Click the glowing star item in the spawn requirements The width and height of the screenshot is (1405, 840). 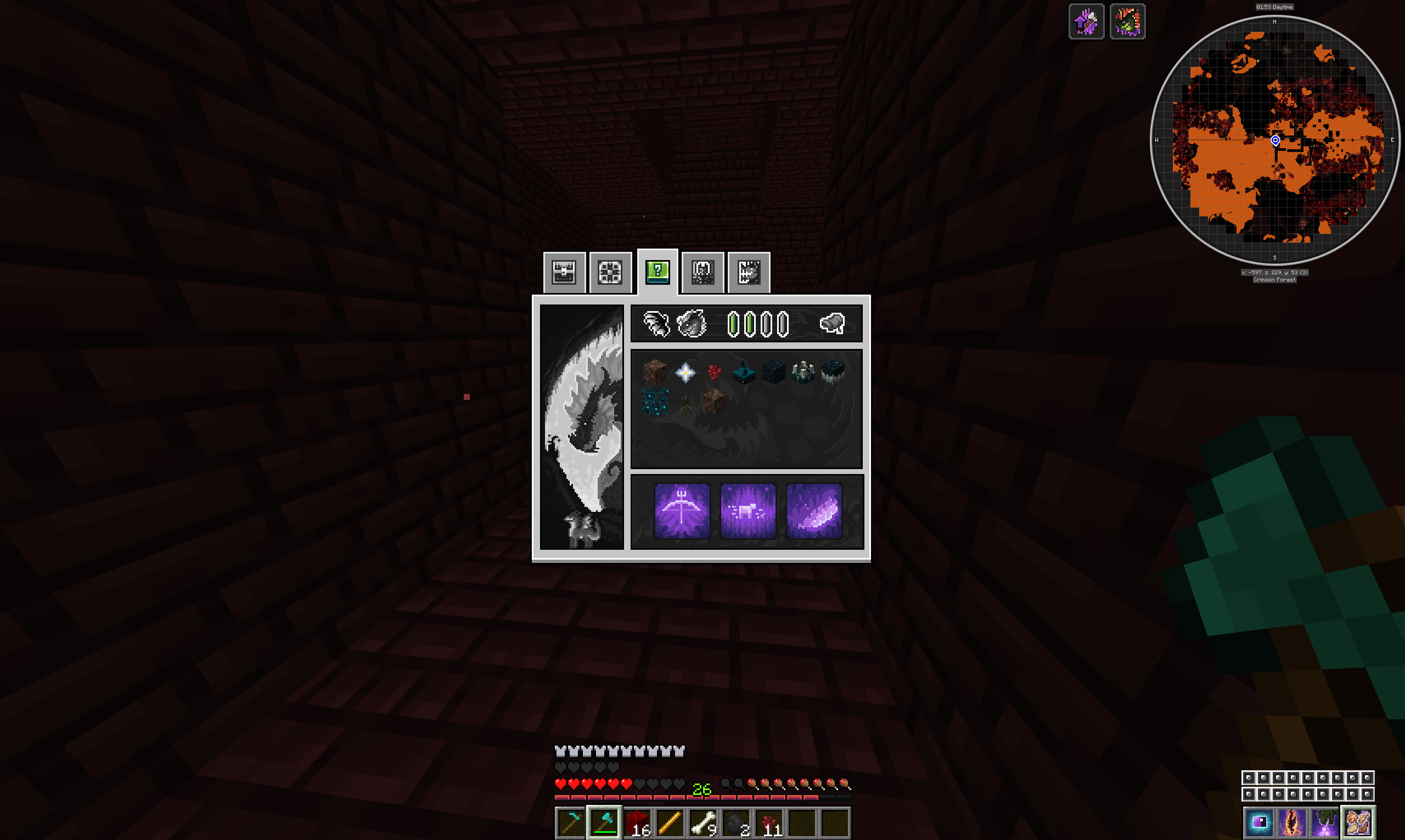(x=685, y=373)
